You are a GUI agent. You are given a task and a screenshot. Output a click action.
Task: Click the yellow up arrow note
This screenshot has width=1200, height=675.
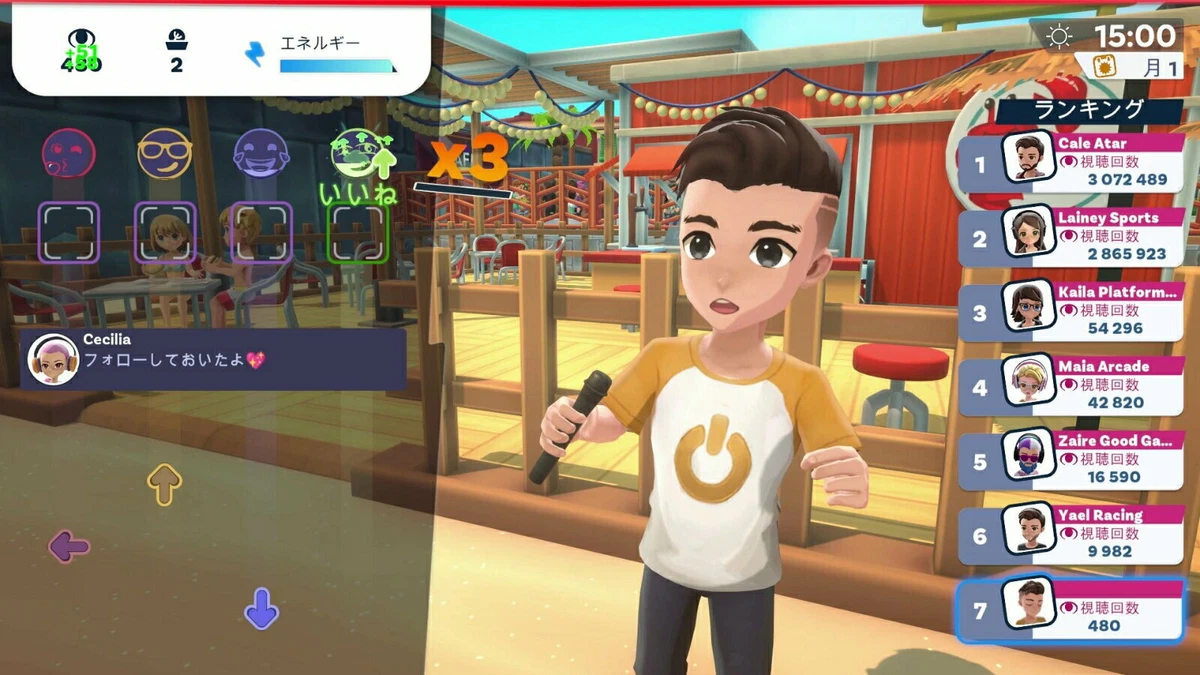click(165, 484)
